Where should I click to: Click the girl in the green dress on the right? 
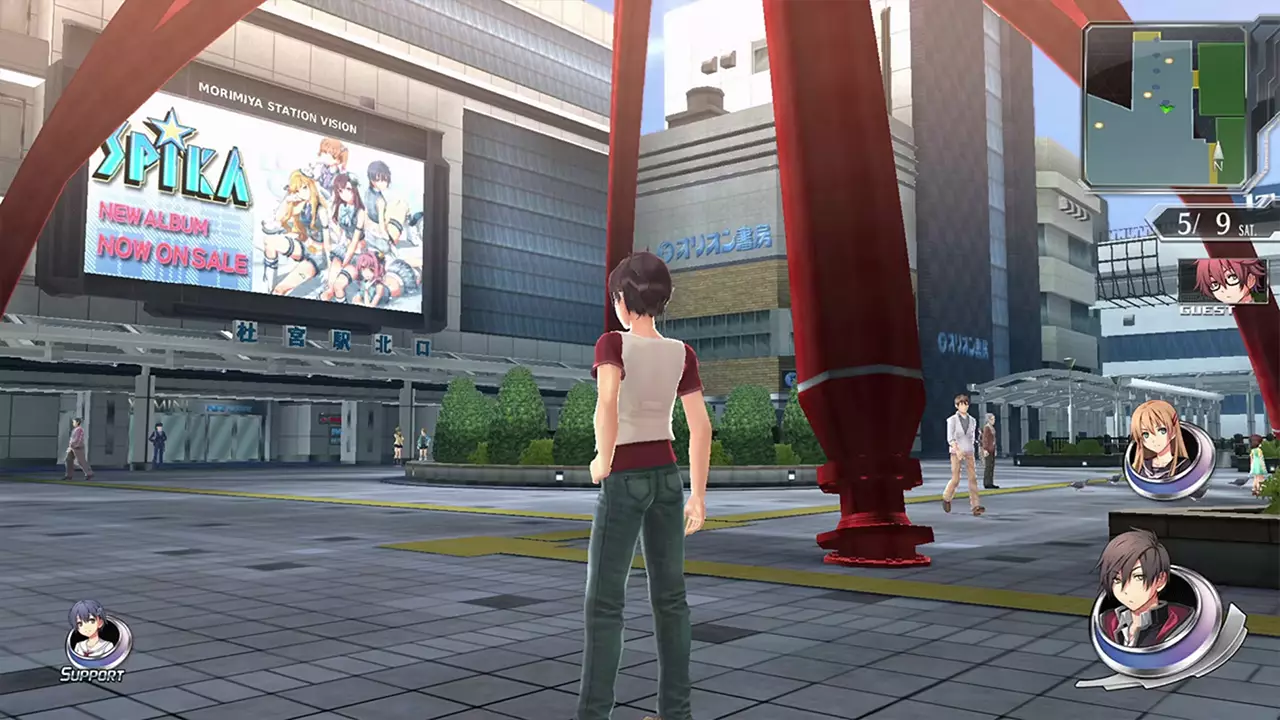coord(1256,460)
